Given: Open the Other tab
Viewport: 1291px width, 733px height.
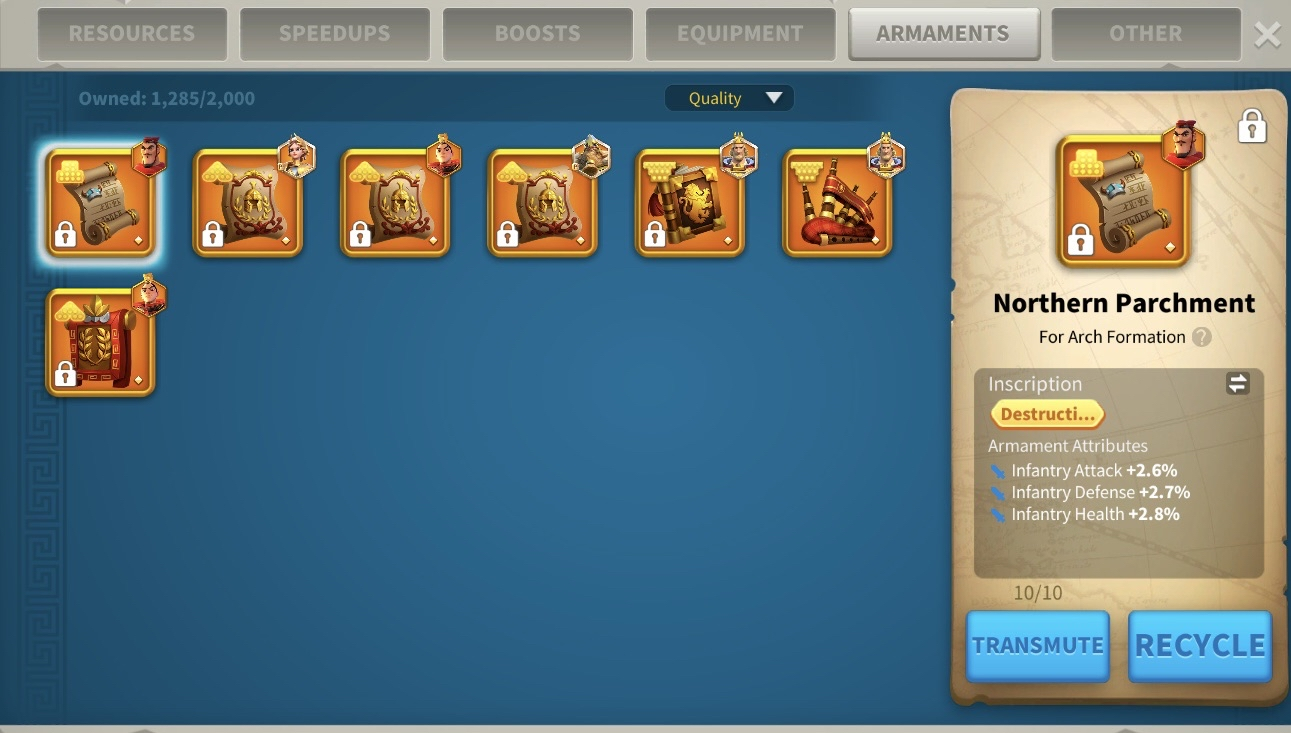Looking at the screenshot, I should pos(1145,34).
